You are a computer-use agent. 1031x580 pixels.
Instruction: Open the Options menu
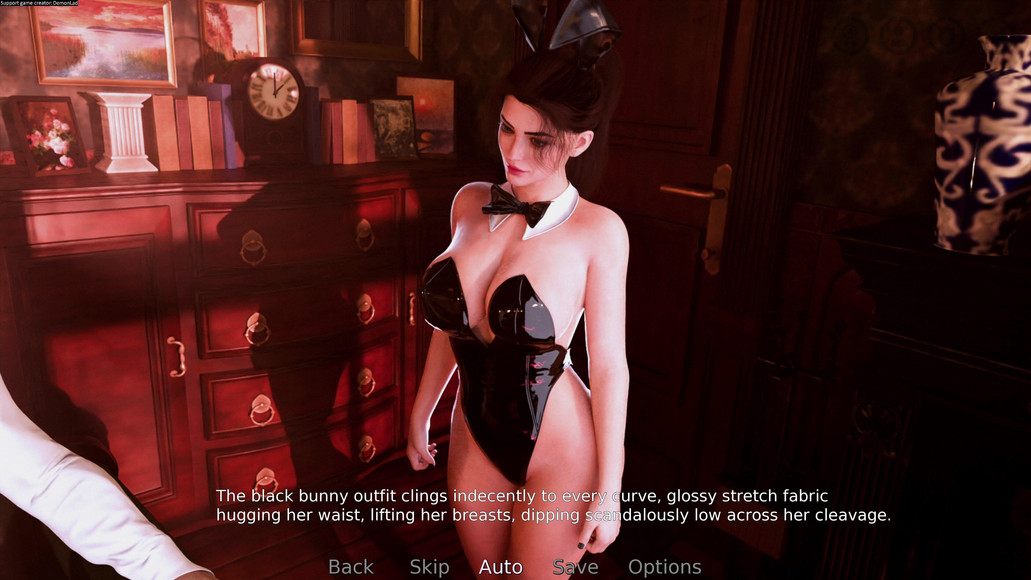pos(664,567)
